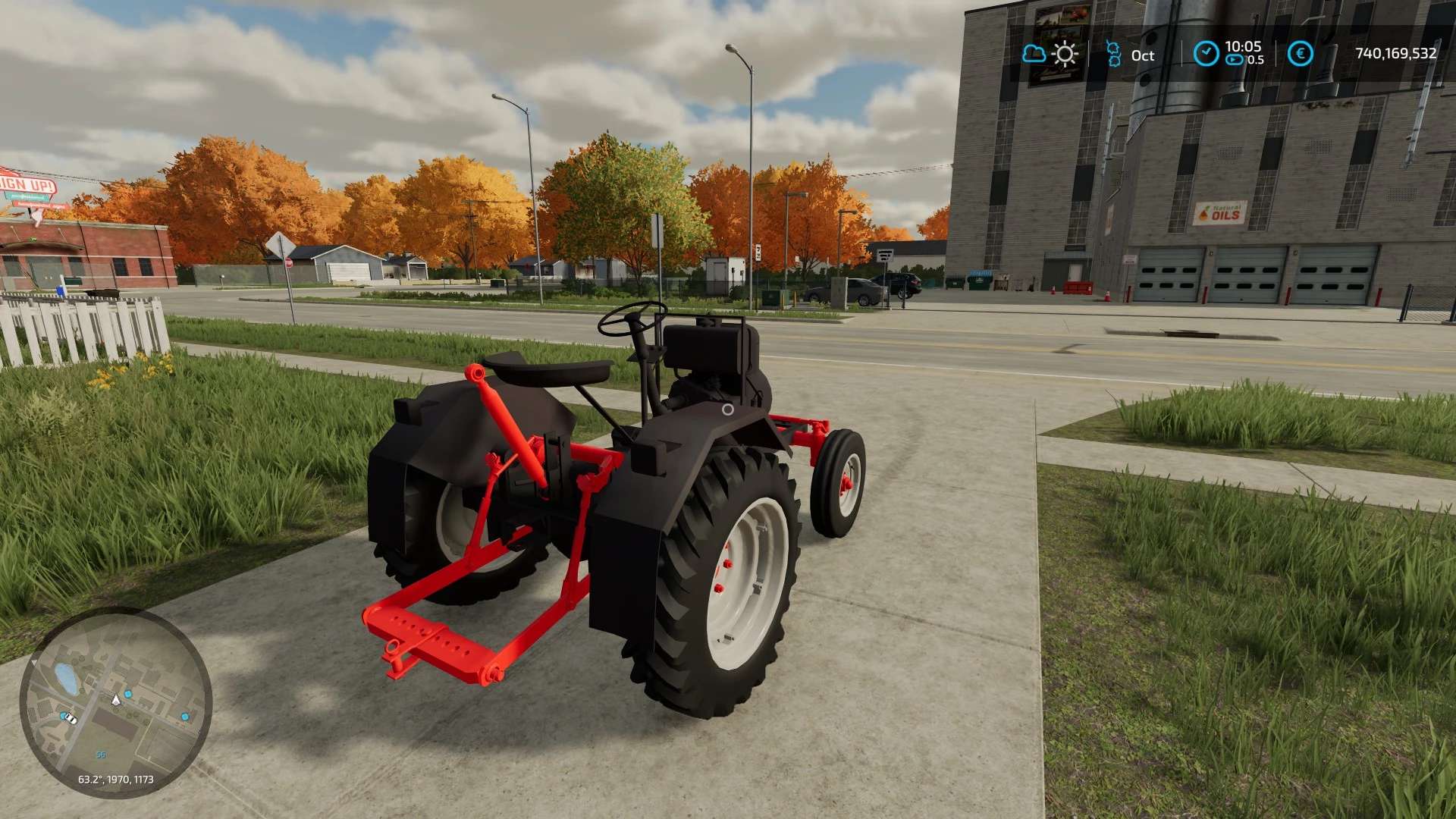Image resolution: width=1456 pixels, height=819 pixels.
Task: Click the October season calendar icon
Action: point(1113,54)
